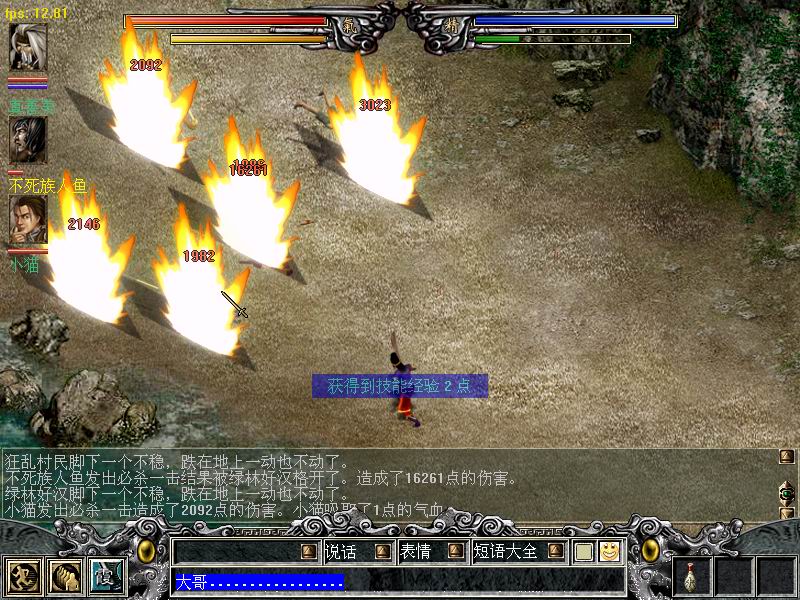The width and height of the screenshot is (800, 600).
Task: Click the small square button beside the smiley
Action: click(584, 551)
